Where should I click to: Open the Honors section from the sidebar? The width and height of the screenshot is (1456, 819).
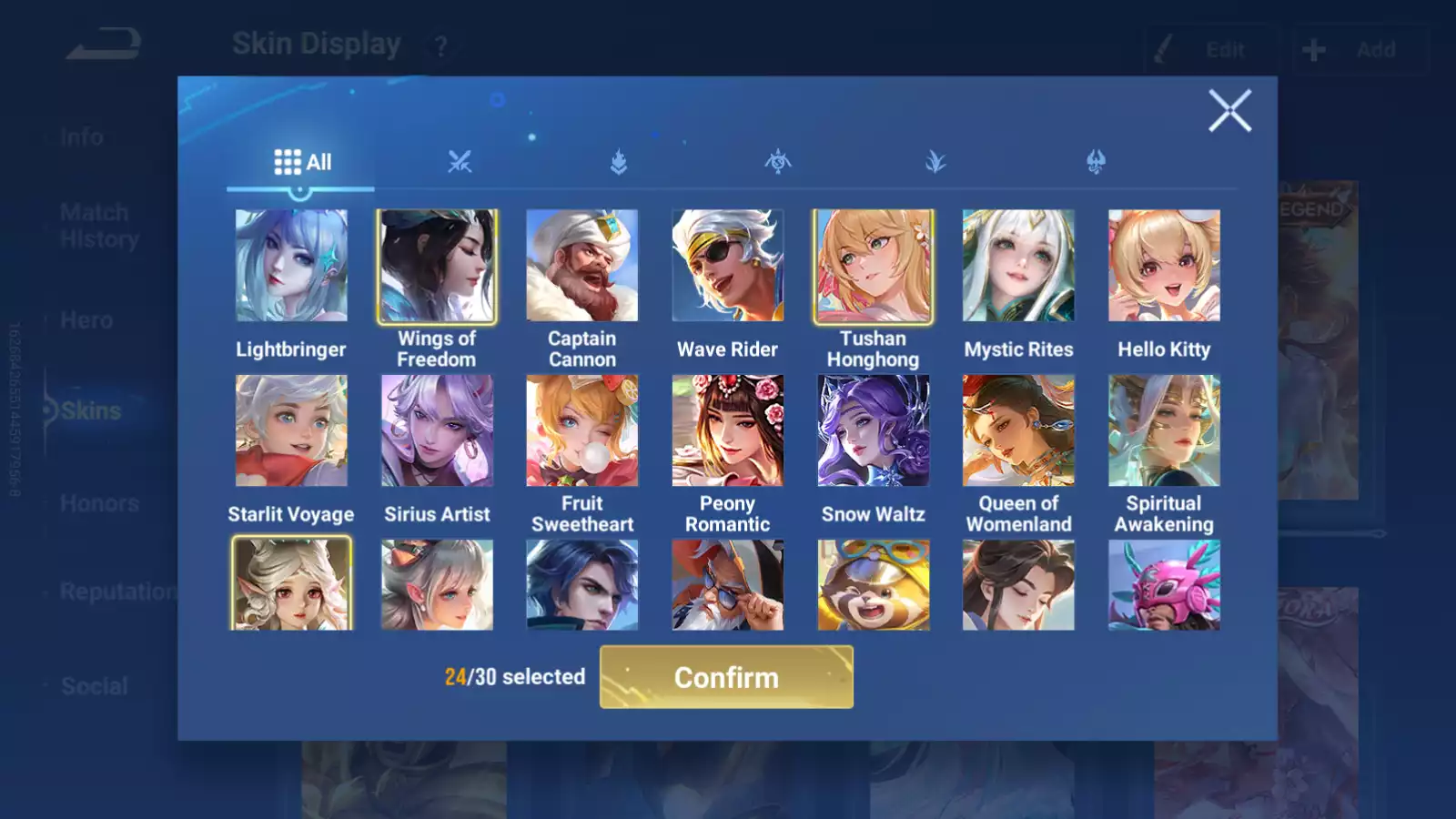pos(98,502)
